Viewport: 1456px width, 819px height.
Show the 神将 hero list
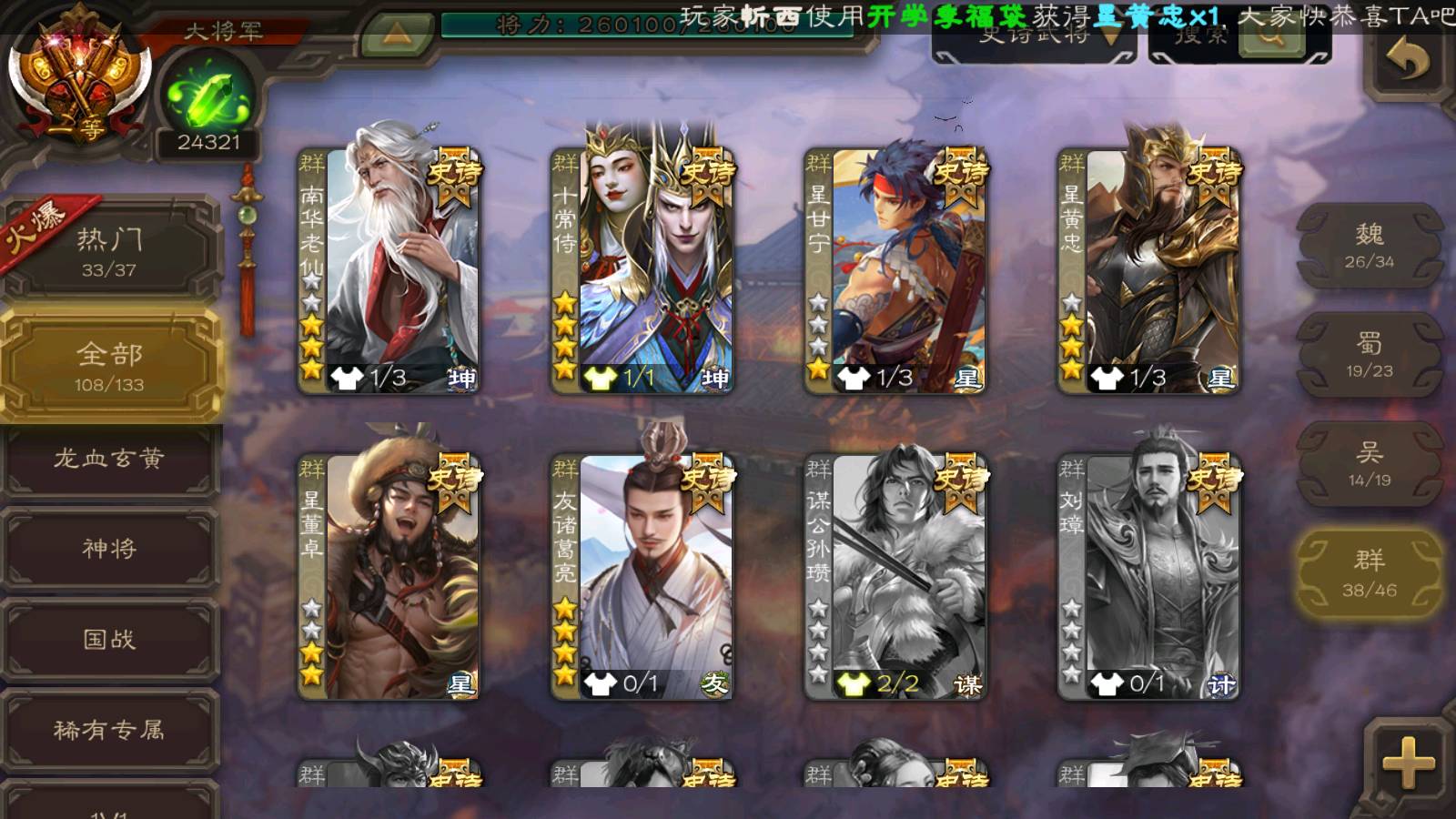109,549
